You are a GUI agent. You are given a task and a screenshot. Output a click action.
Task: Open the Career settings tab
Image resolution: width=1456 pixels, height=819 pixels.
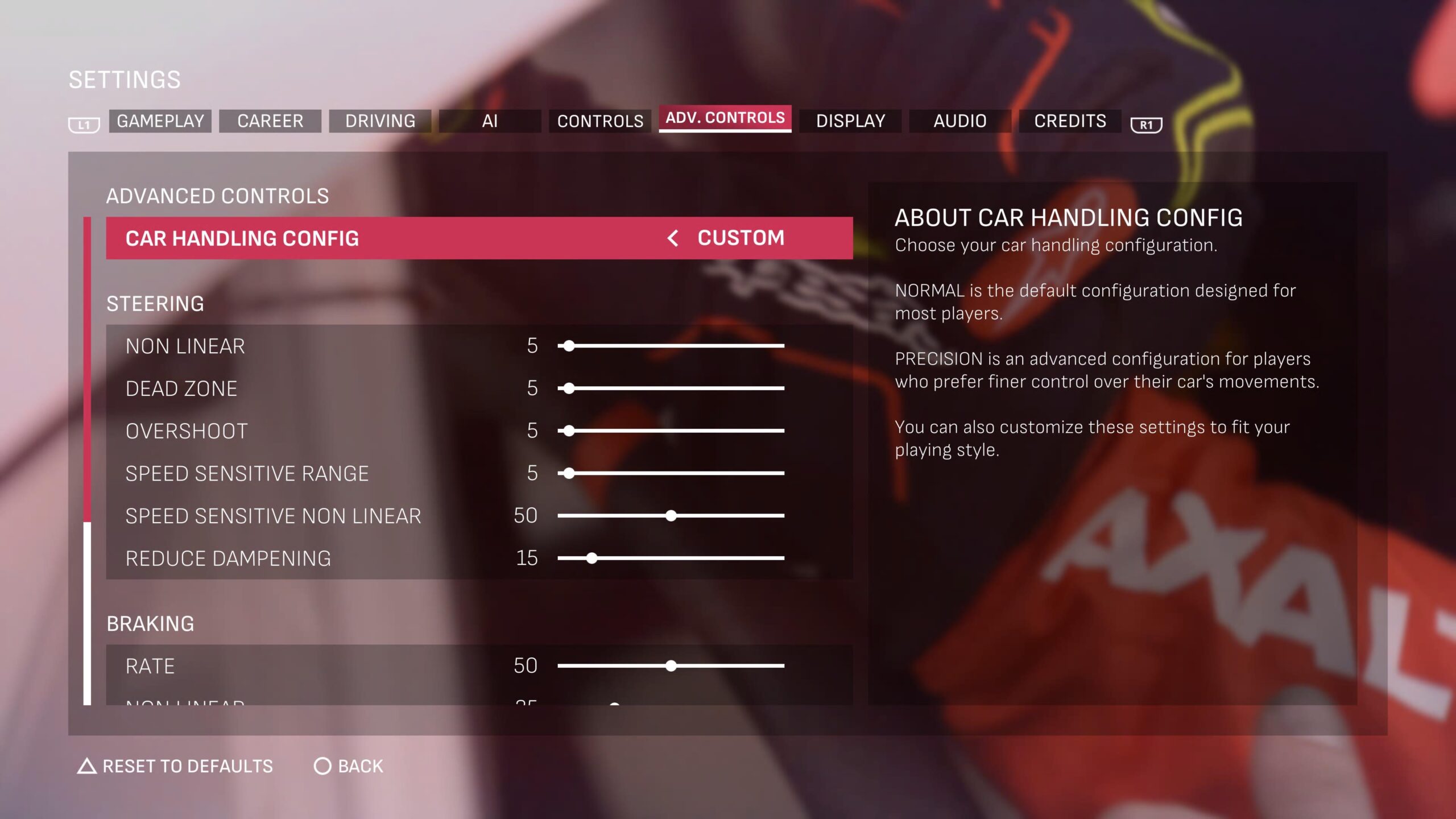pos(270,121)
